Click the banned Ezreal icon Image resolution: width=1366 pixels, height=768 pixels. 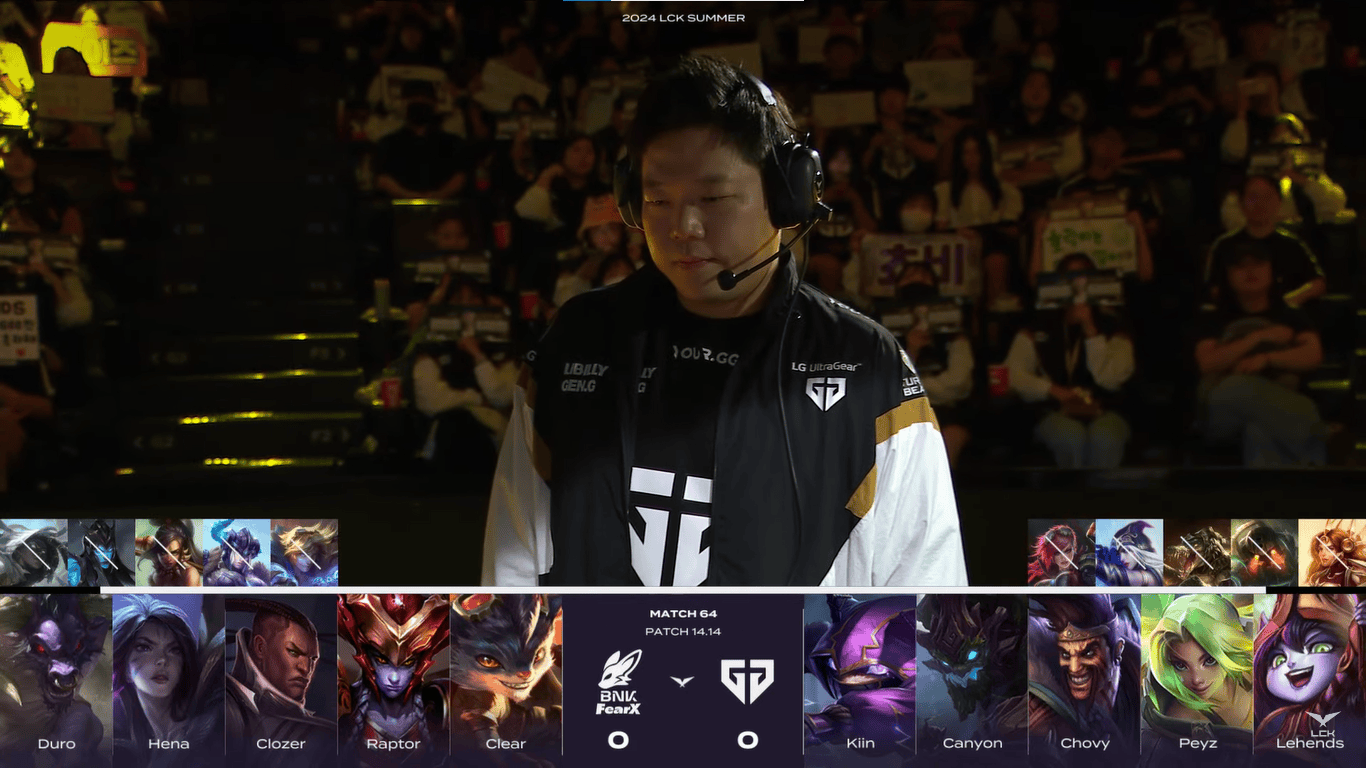pyautogui.click(x=304, y=552)
